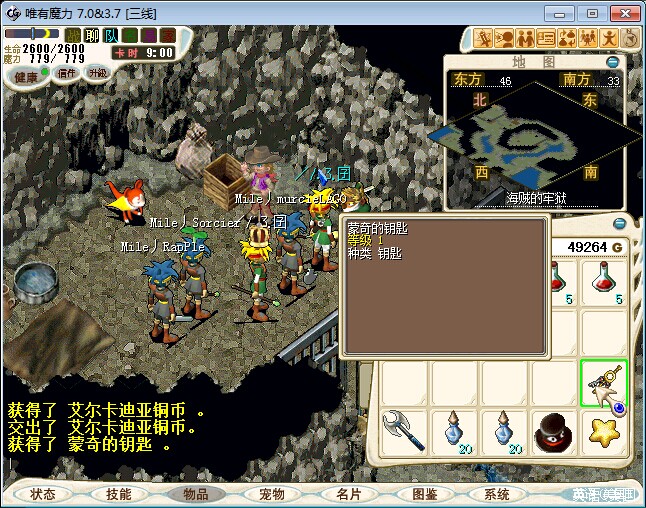Click the 健康 health button
Screen dimensions: 646x508
[x=27, y=76]
